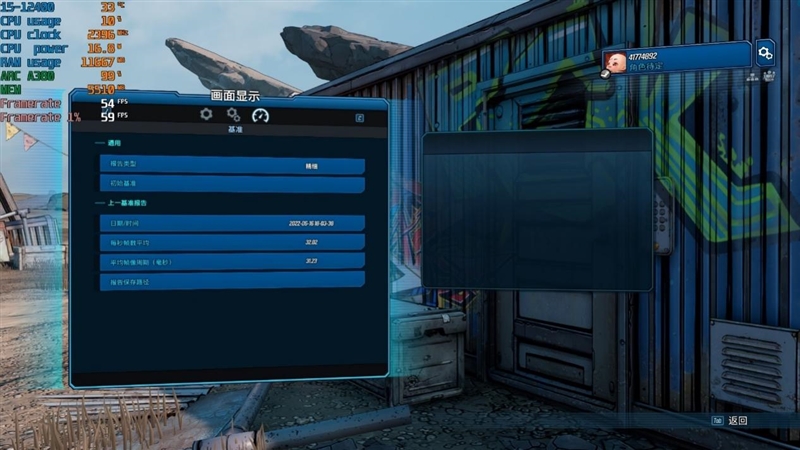Switch to the double gear advanced tab
Screen dimensions: 800x450
233,115
